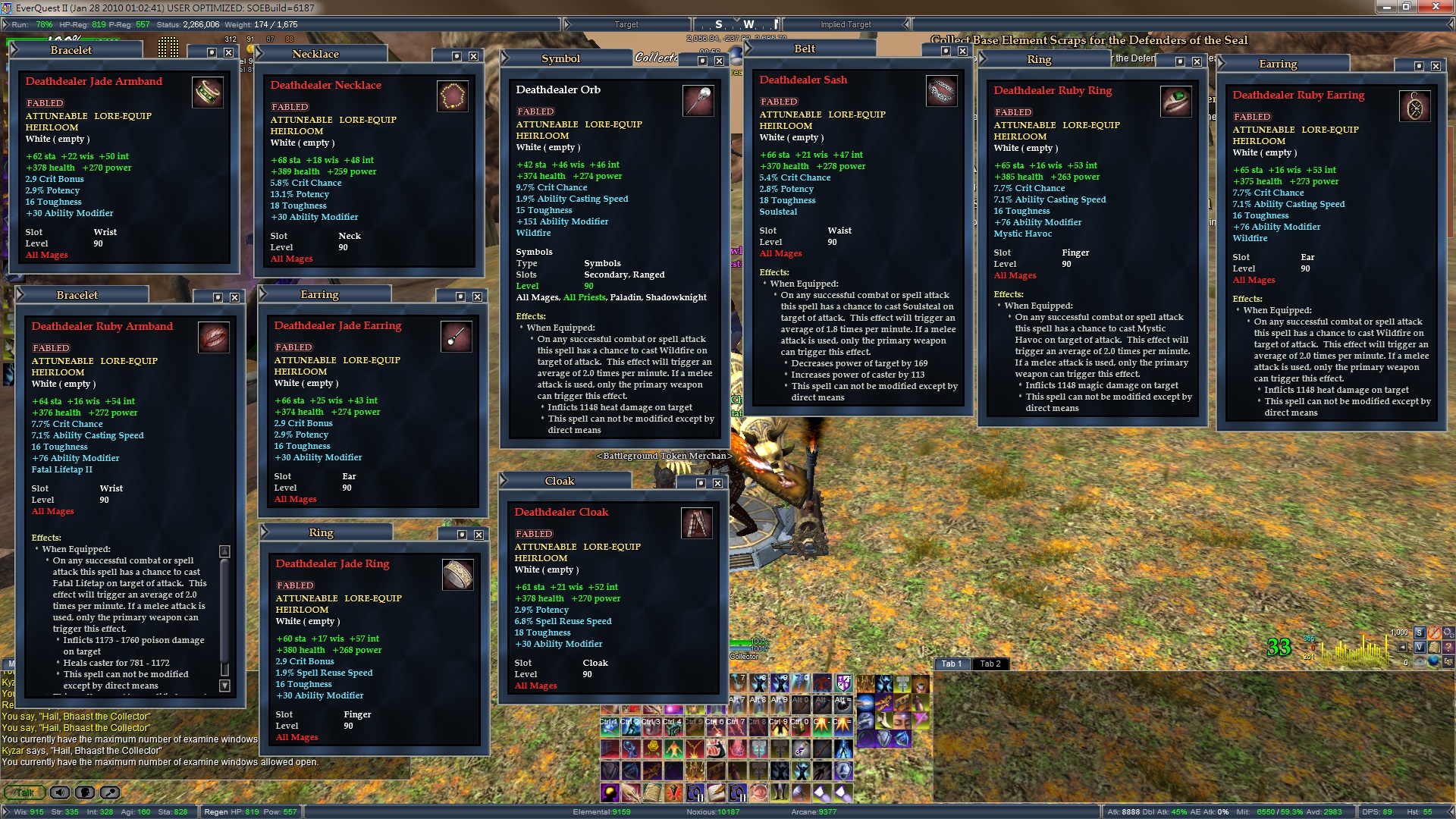Click the Talk voice chat button
The image size is (1456, 819).
[x=24, y=792]
